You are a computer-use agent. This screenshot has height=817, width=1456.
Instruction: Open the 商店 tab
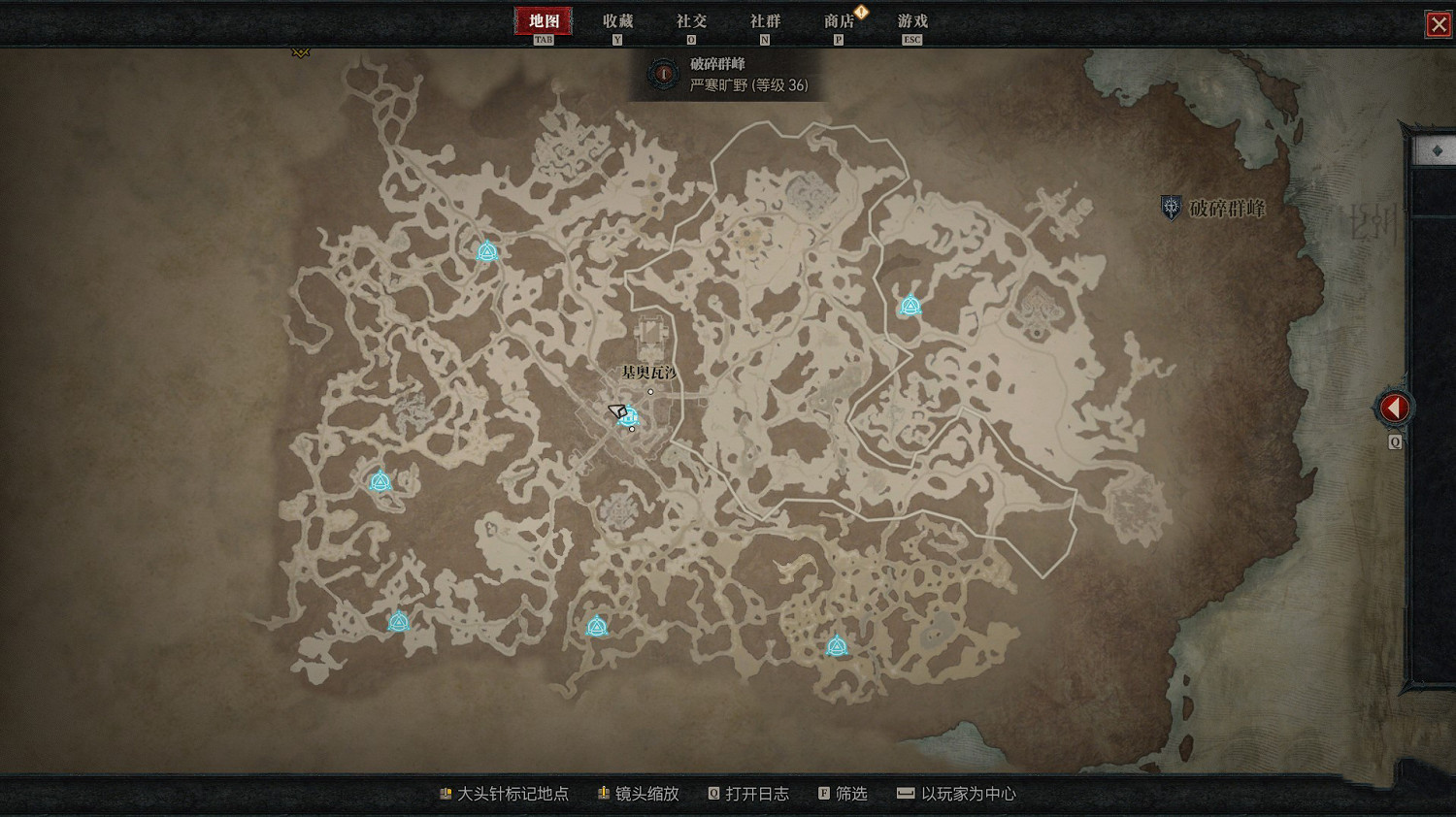click(837, 19)
